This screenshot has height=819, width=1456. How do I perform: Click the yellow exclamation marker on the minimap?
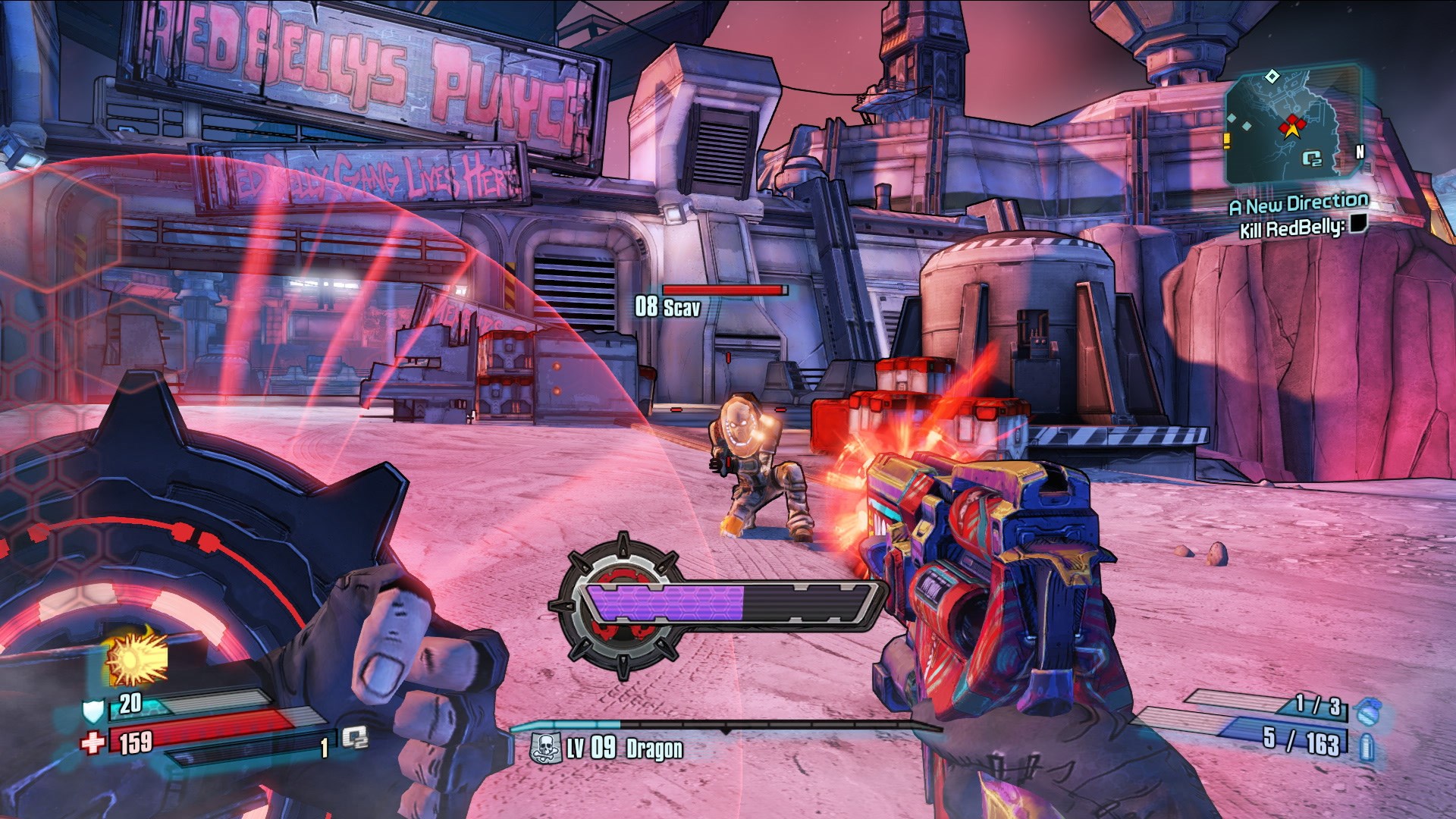1226,139
